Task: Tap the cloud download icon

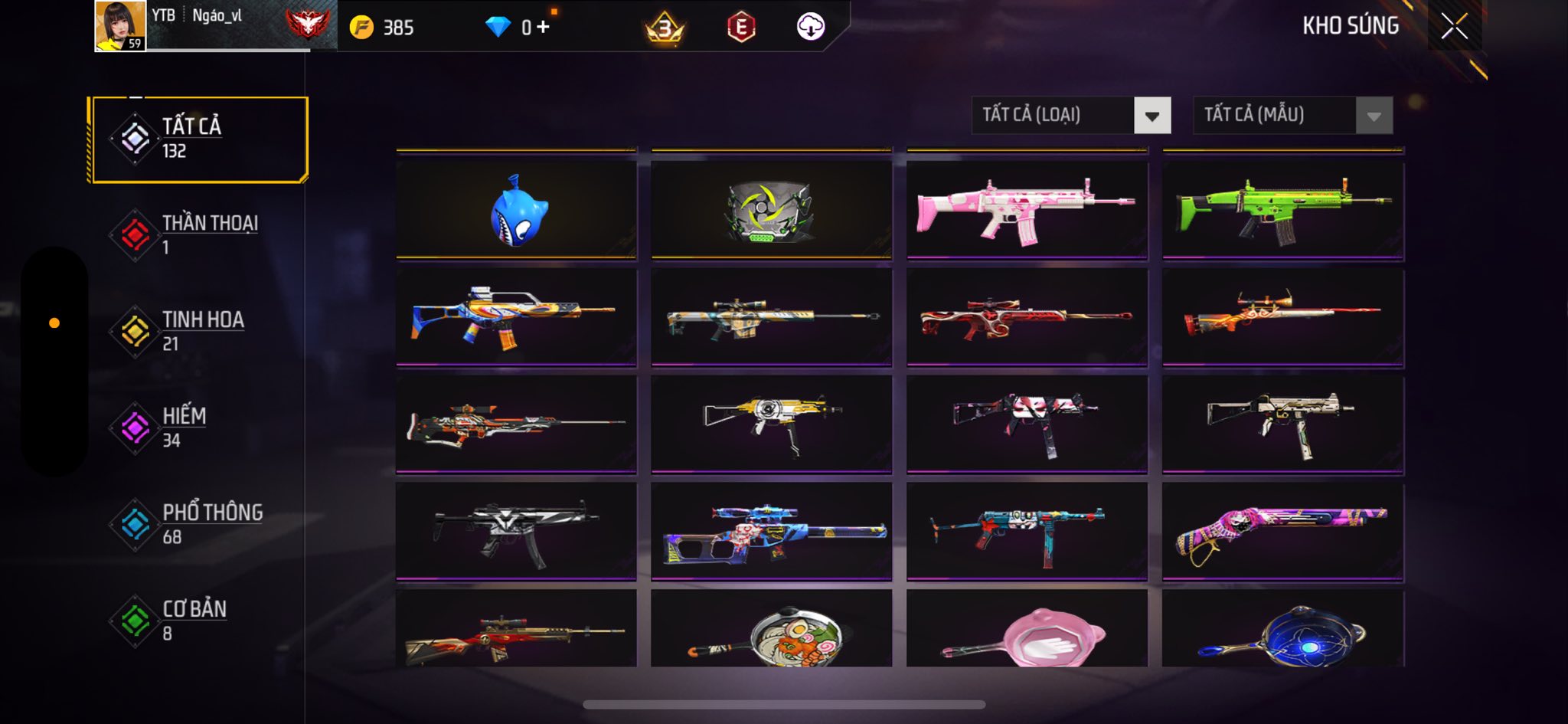Action: coord(810,28)
